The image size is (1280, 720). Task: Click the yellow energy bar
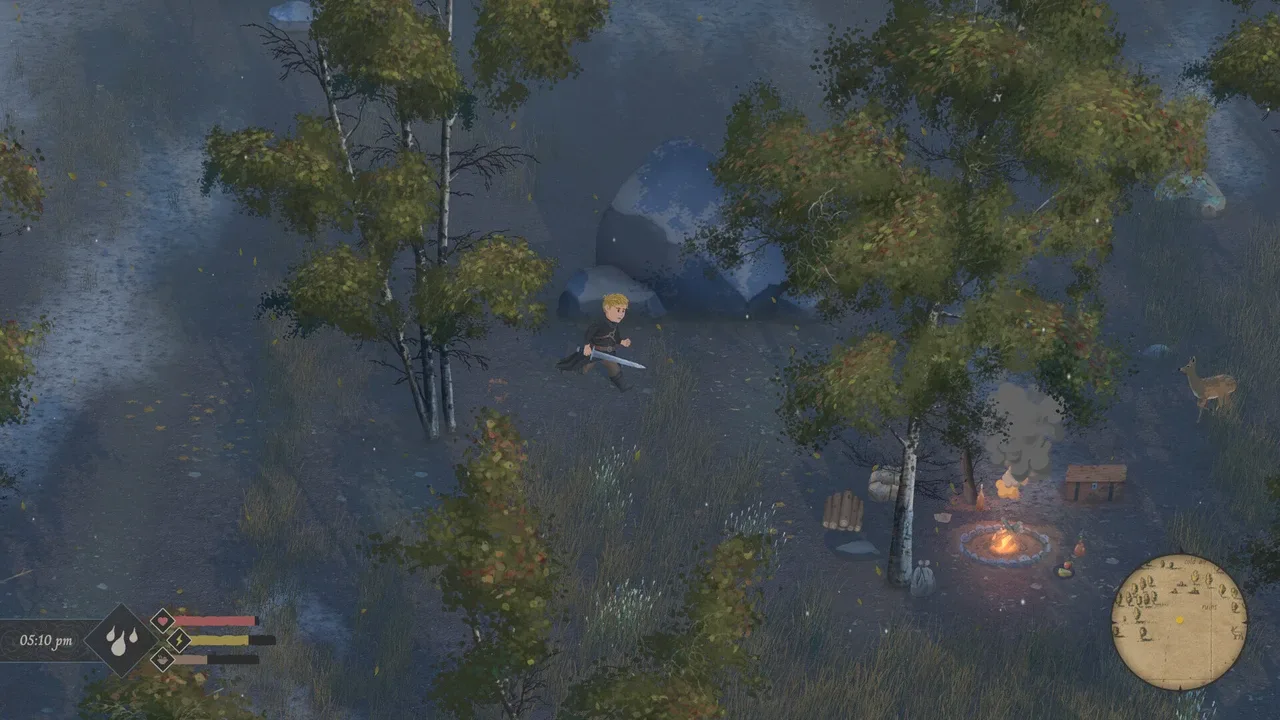218,640
